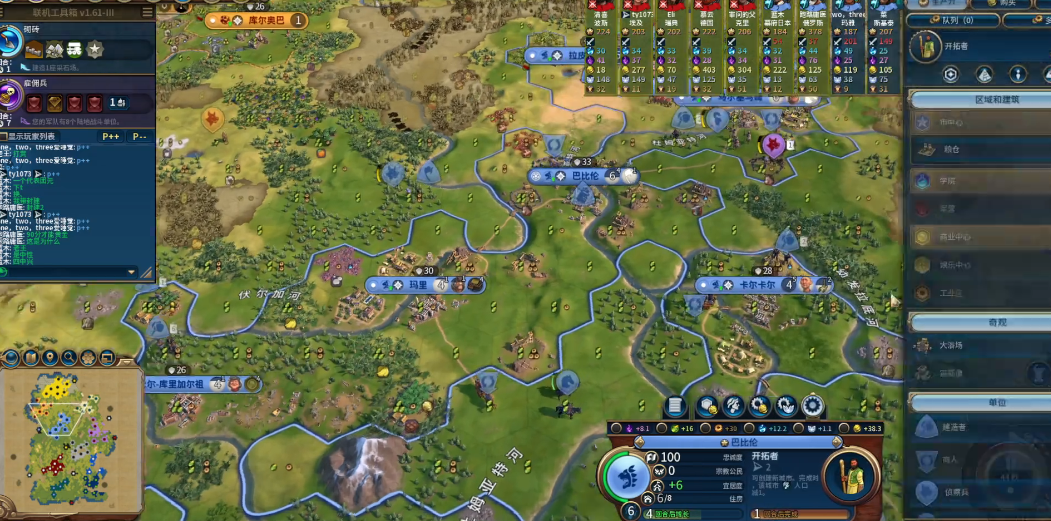Open the gold purchase cube icon
1051x521 pixels.
coord(707,406)
